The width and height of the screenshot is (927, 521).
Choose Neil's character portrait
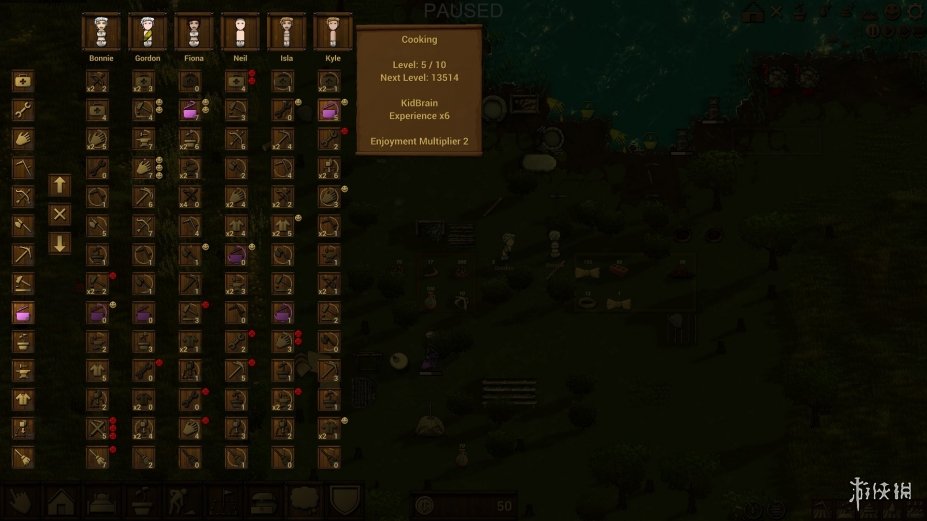click(240, 31)
